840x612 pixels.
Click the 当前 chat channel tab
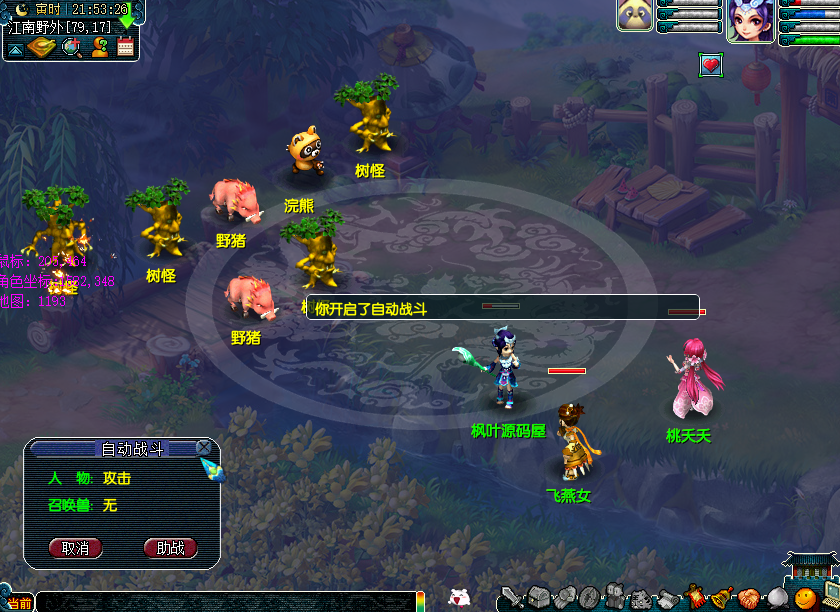point(18,603)
